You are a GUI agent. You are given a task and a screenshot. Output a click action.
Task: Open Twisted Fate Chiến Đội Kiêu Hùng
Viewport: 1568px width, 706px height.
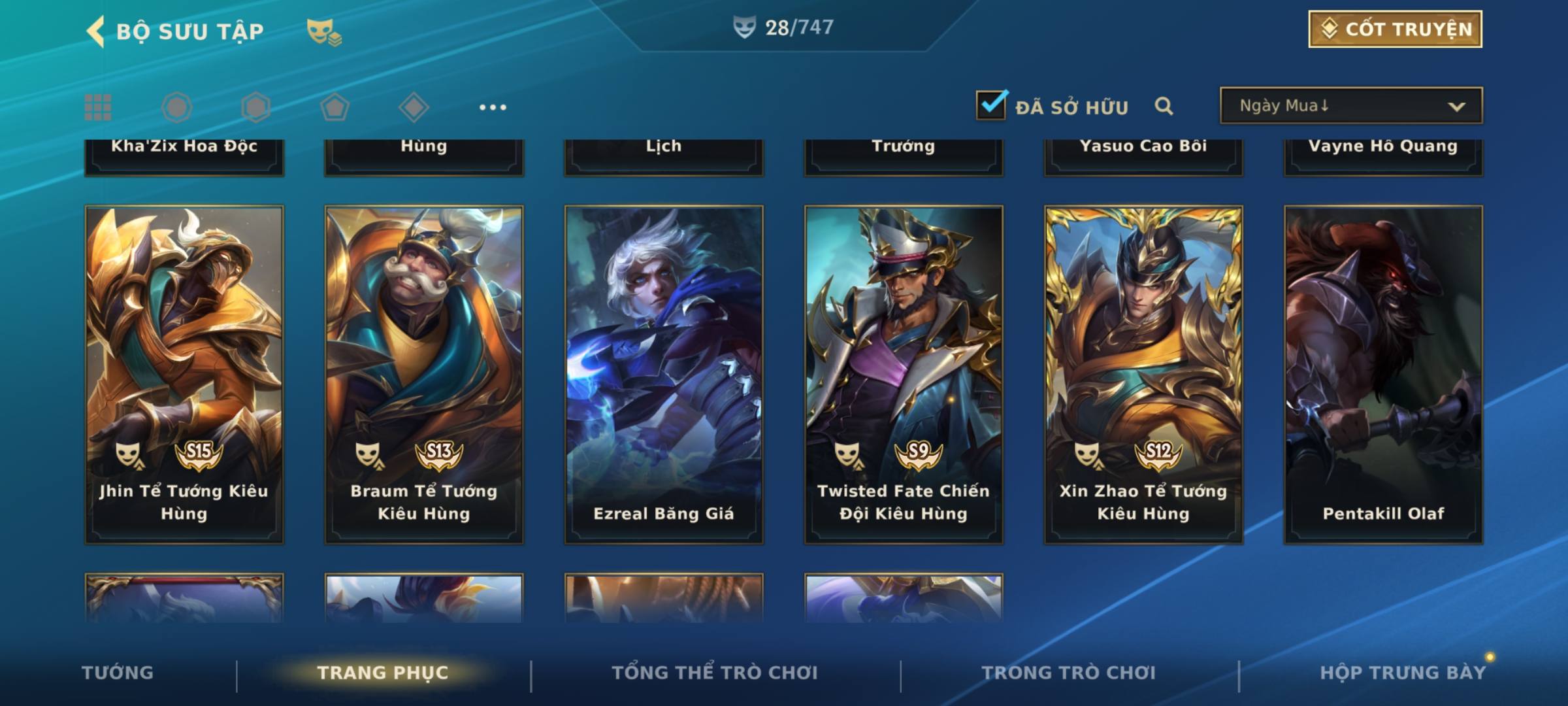tap(904, 374)
